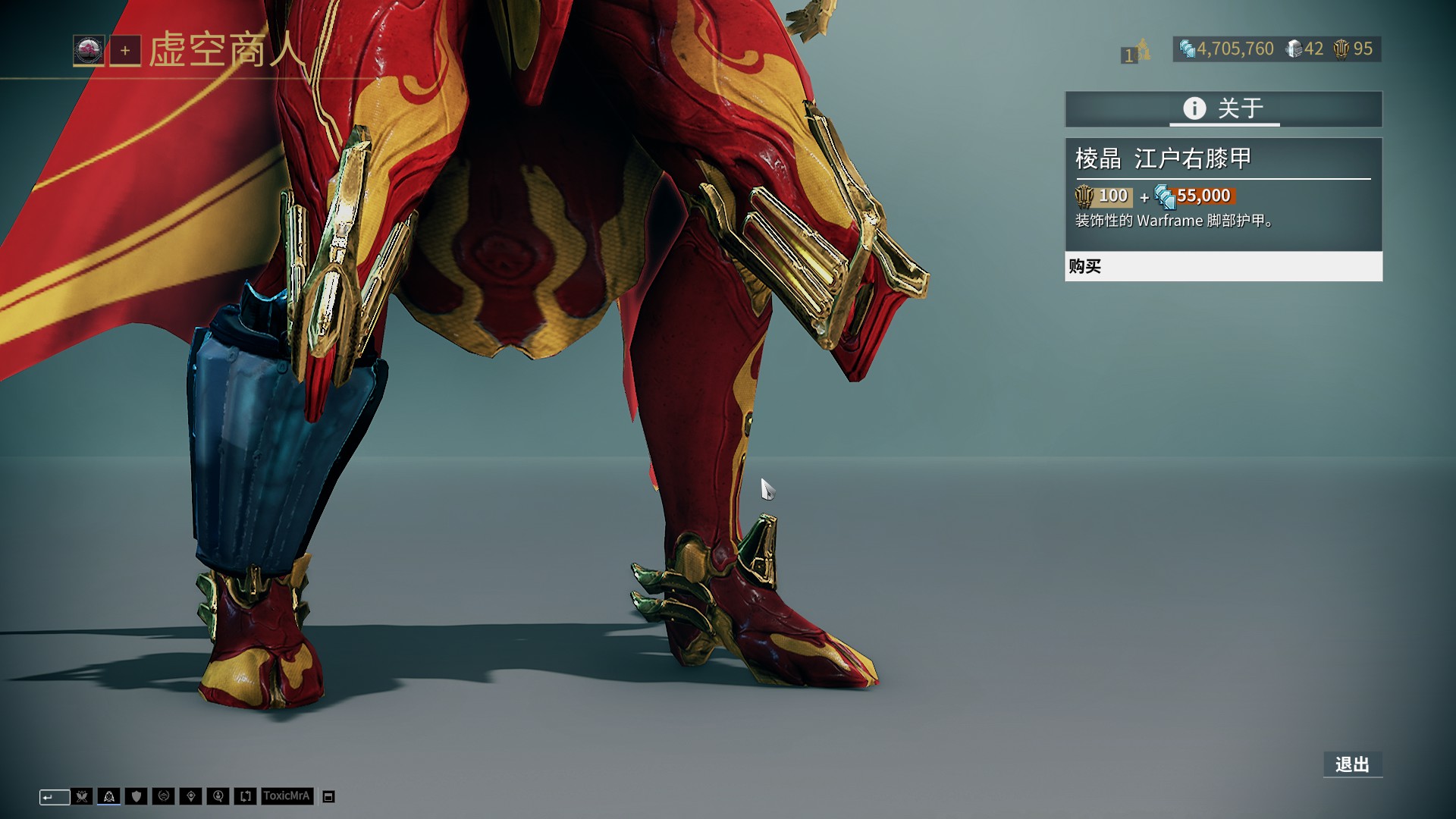Toggle windowed mode with the bottom-right icon

[328, 796]
